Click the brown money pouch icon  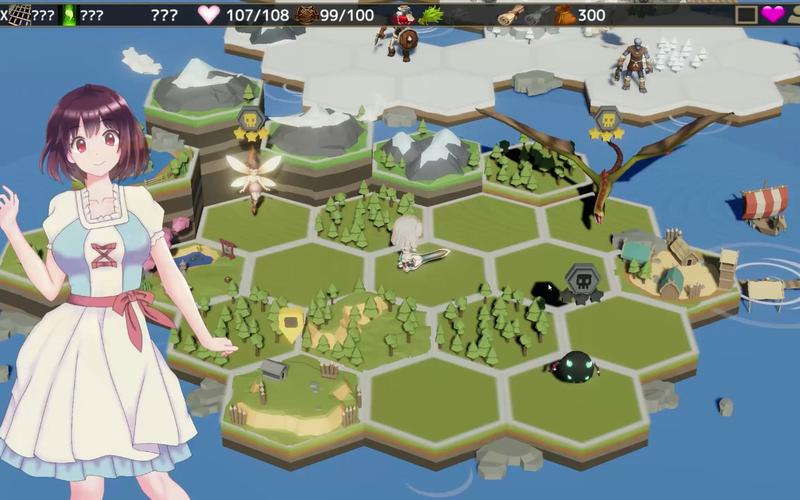point(565,14)
